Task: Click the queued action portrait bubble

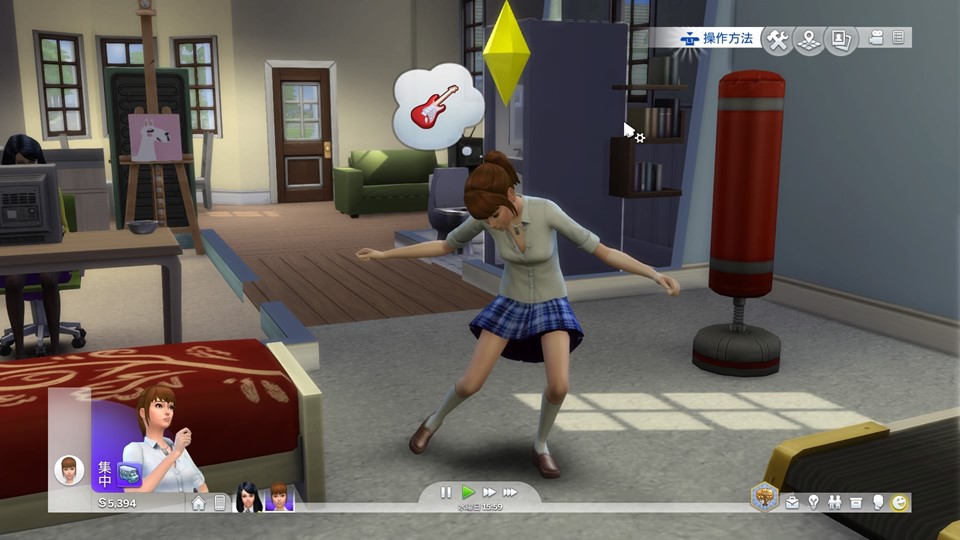Action: [x=69, y=468]
